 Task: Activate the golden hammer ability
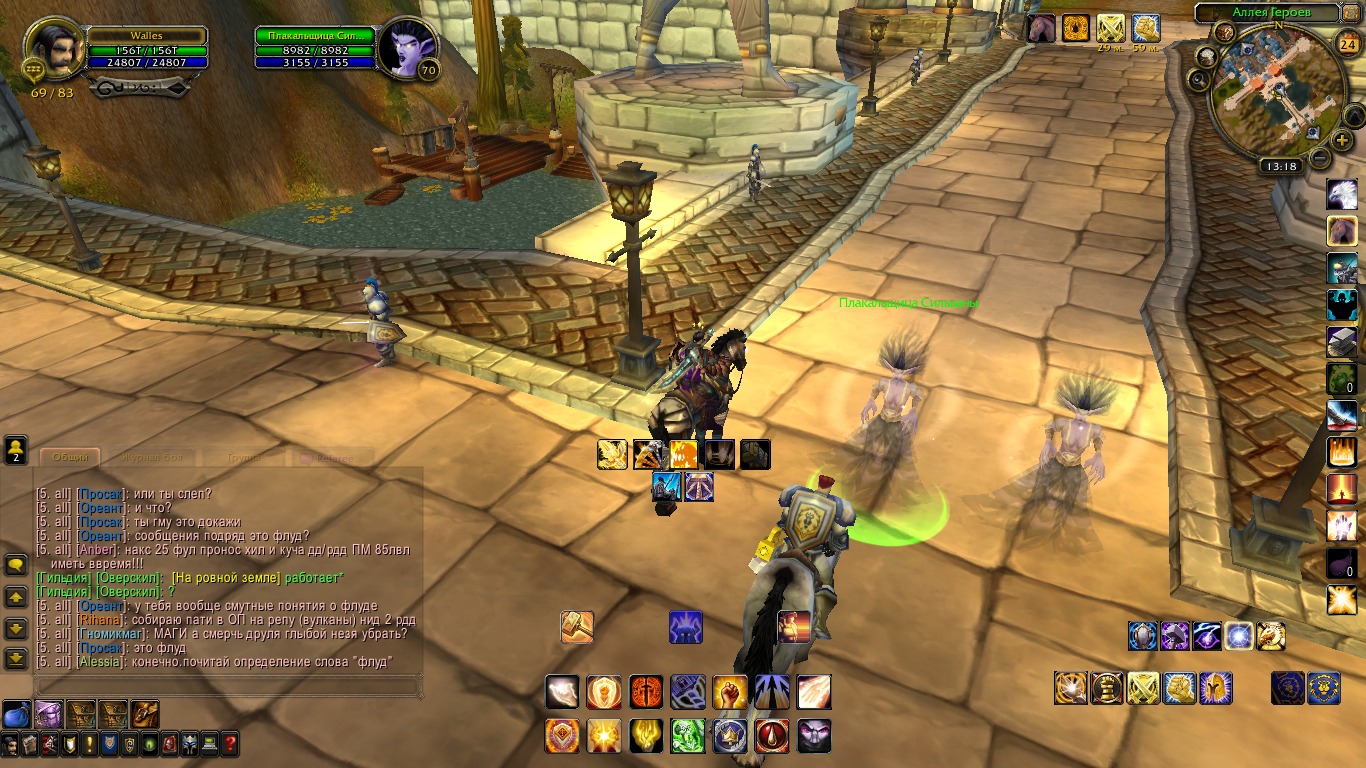(577, 627)
